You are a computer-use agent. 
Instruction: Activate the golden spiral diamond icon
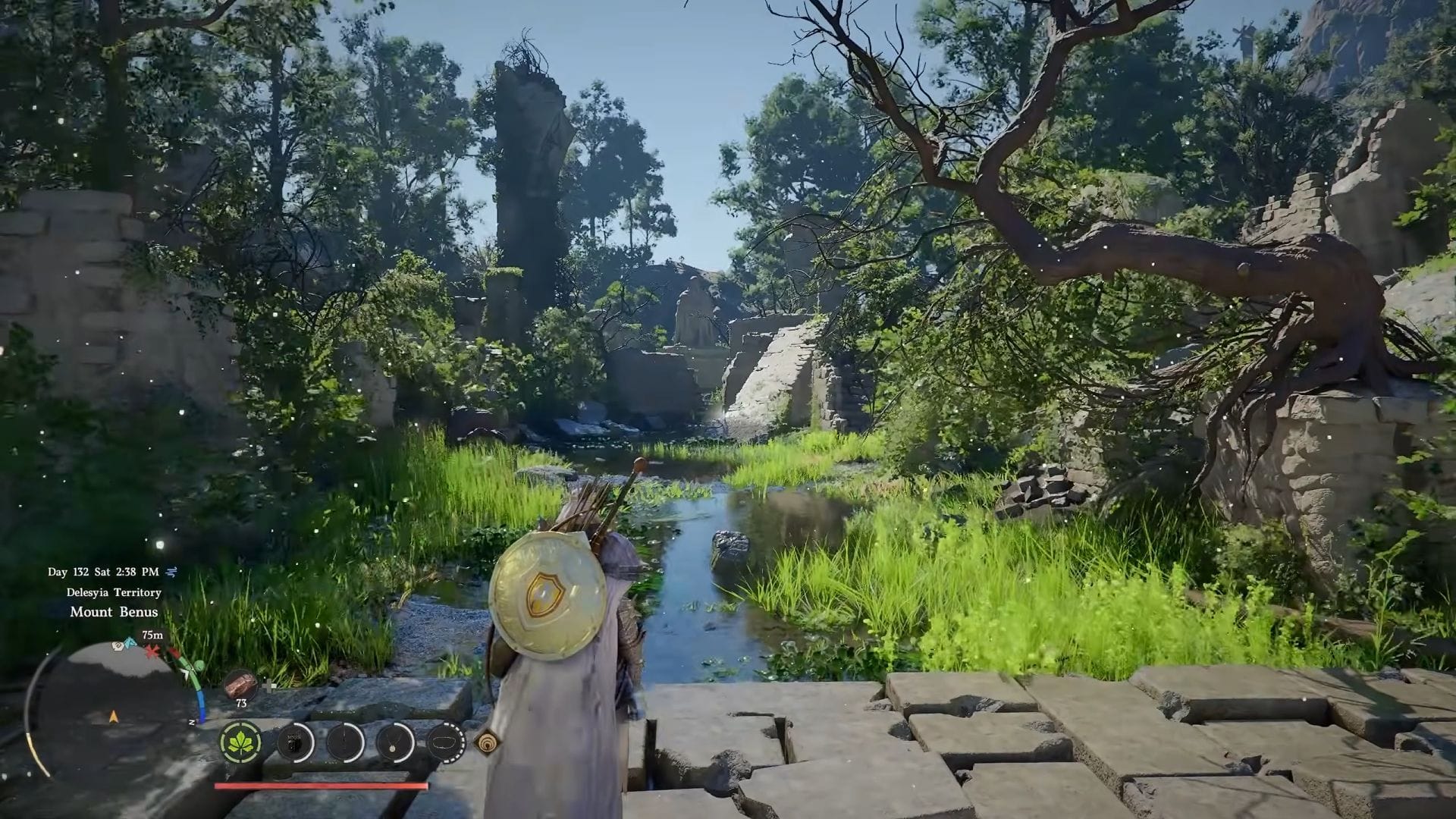pos(486,742)
